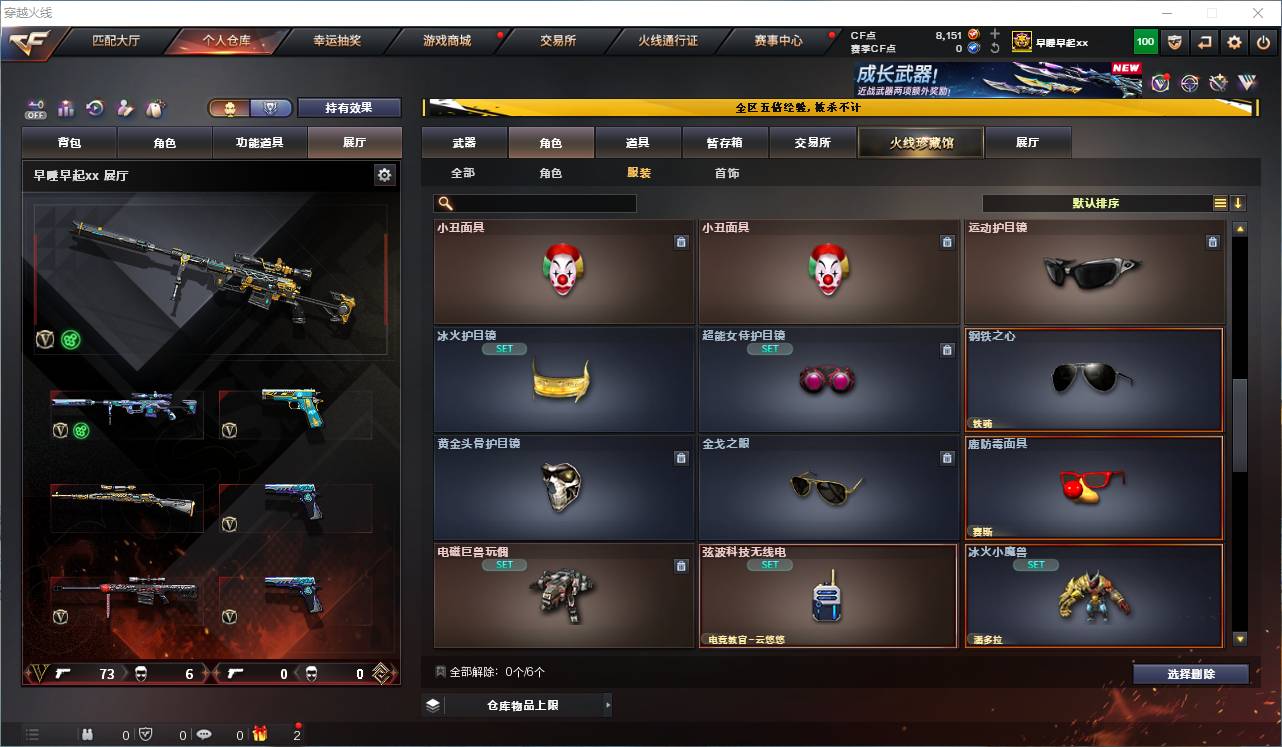
Task: Open the gear settings icon in top bar
Action: tap(1234, 42)
